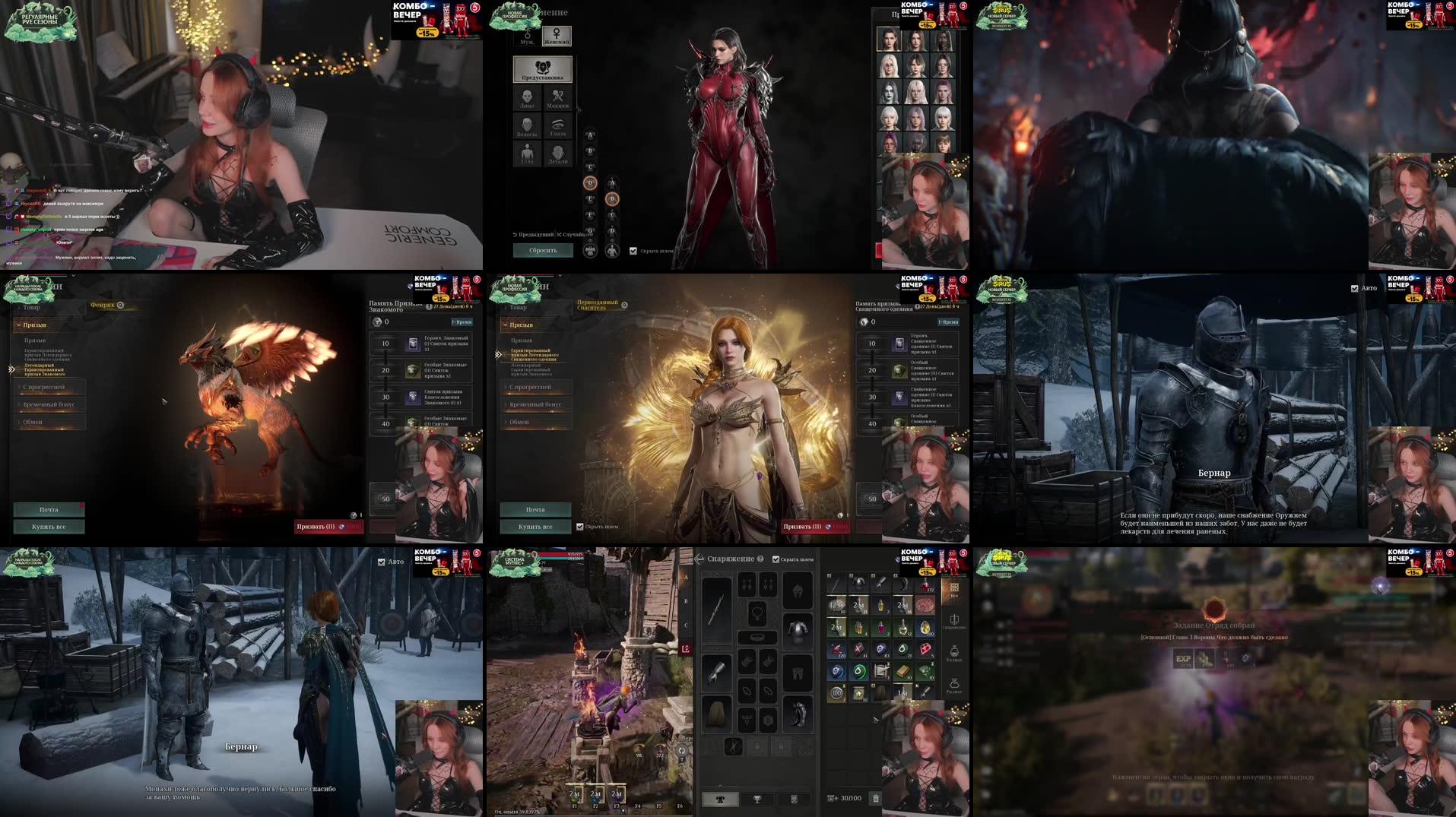1456x817 pixels.
Task: Expand the Товар section in the summon menu
Action: pyautogui.click(x=517, y=306)
